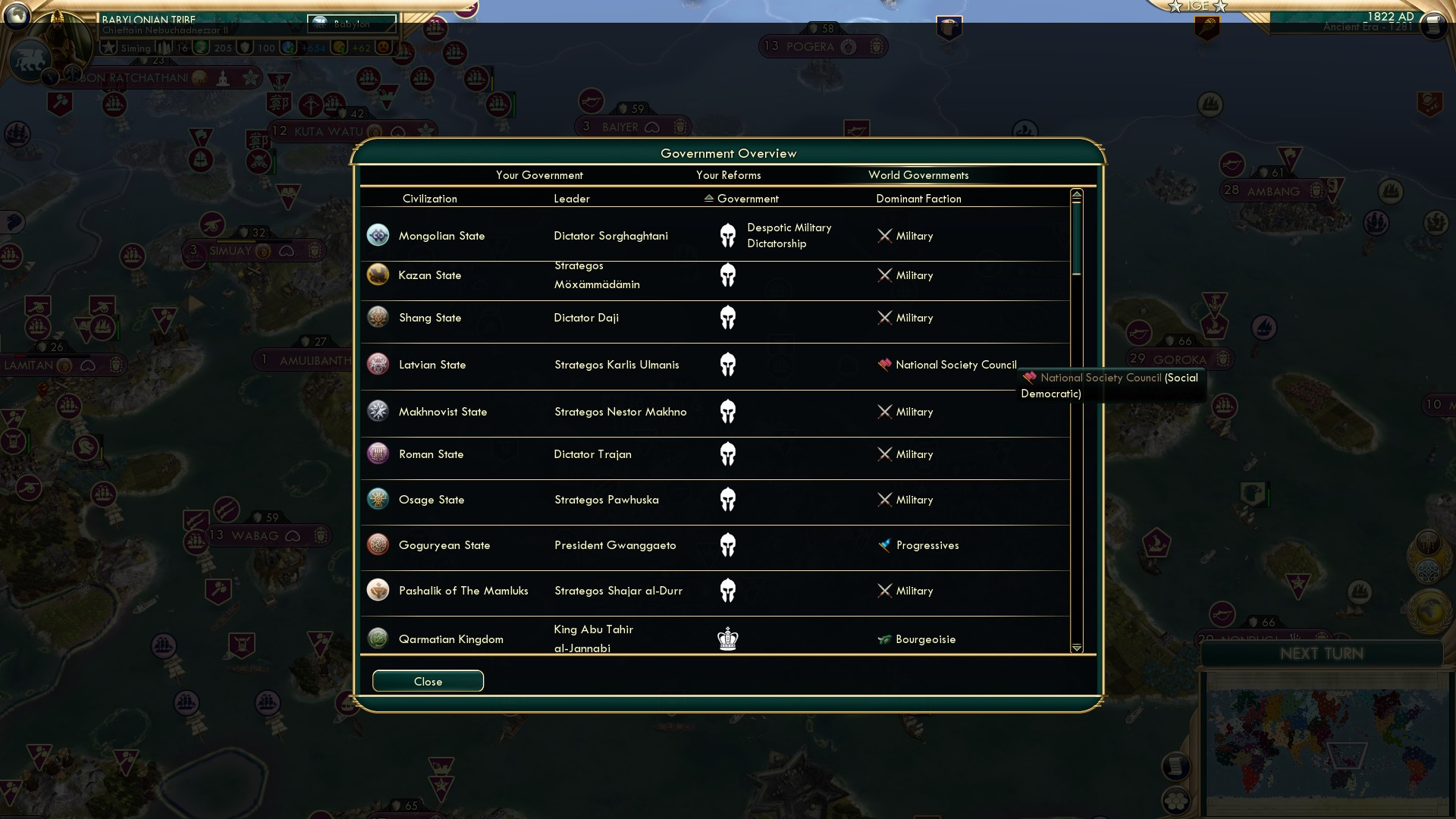Click the scrollbar down arrow in the list
1456x819 pixels.
tap(1076, 648)
